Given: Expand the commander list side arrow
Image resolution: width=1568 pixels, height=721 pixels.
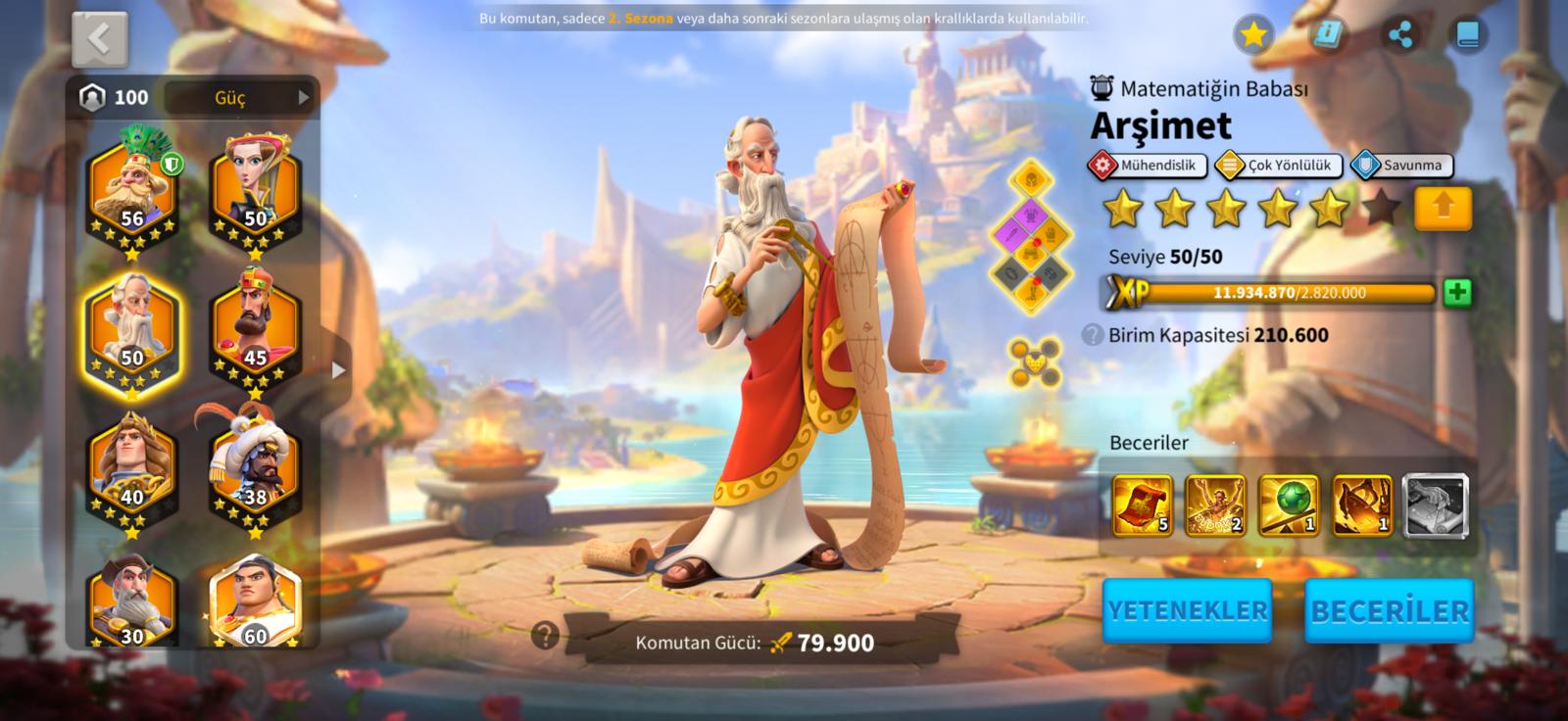Looking at the screenshot, I should coord(338,370).
